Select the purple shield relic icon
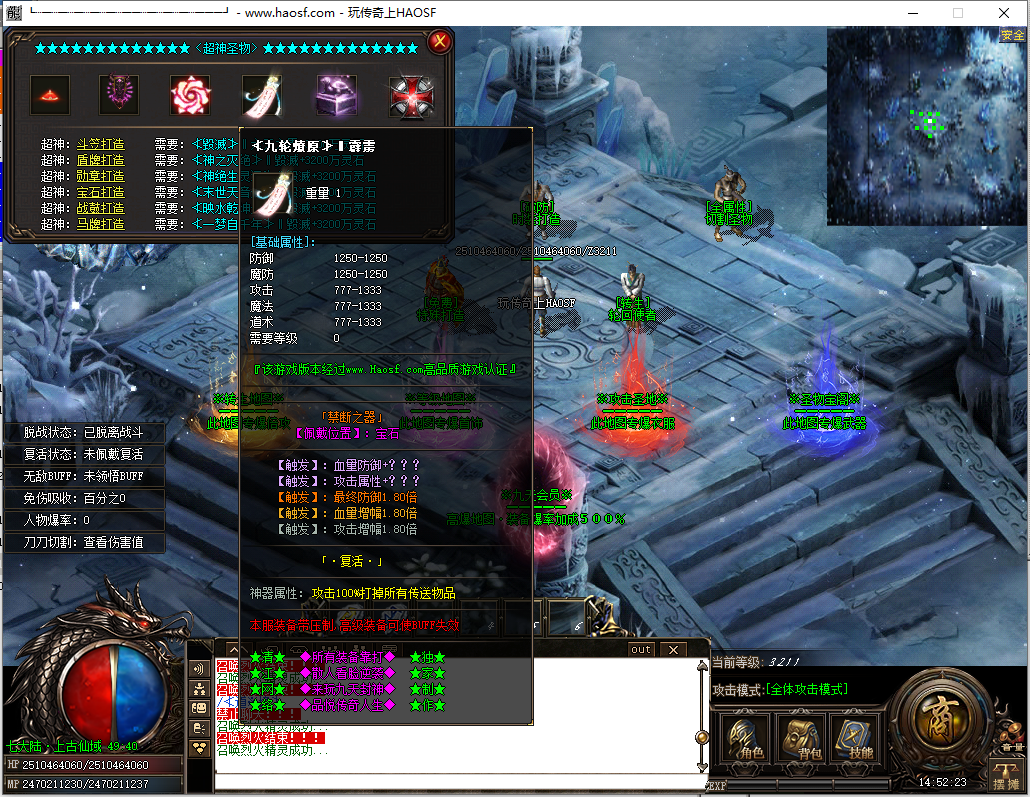 pyautogui.click(x=119, y=95)
